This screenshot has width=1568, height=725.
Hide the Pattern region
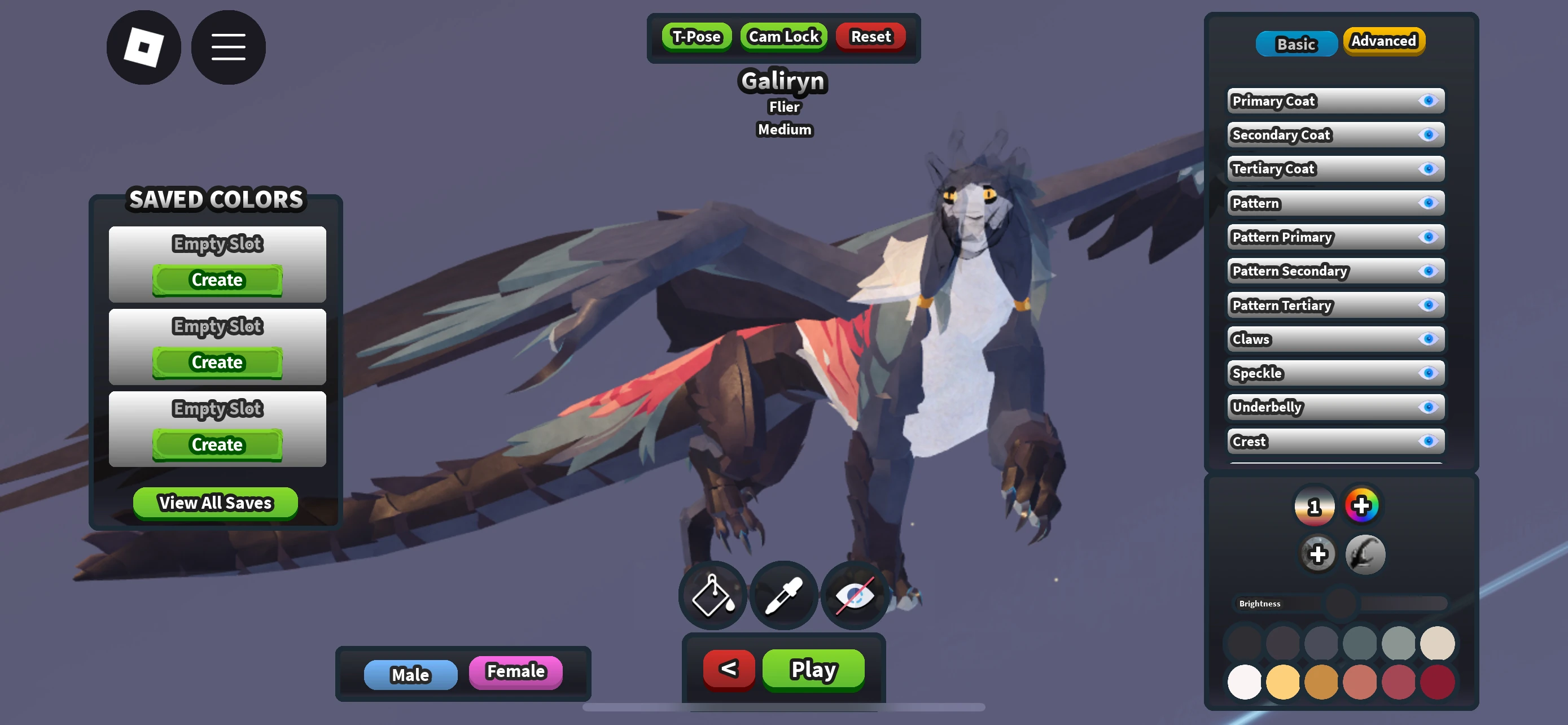1429,203
